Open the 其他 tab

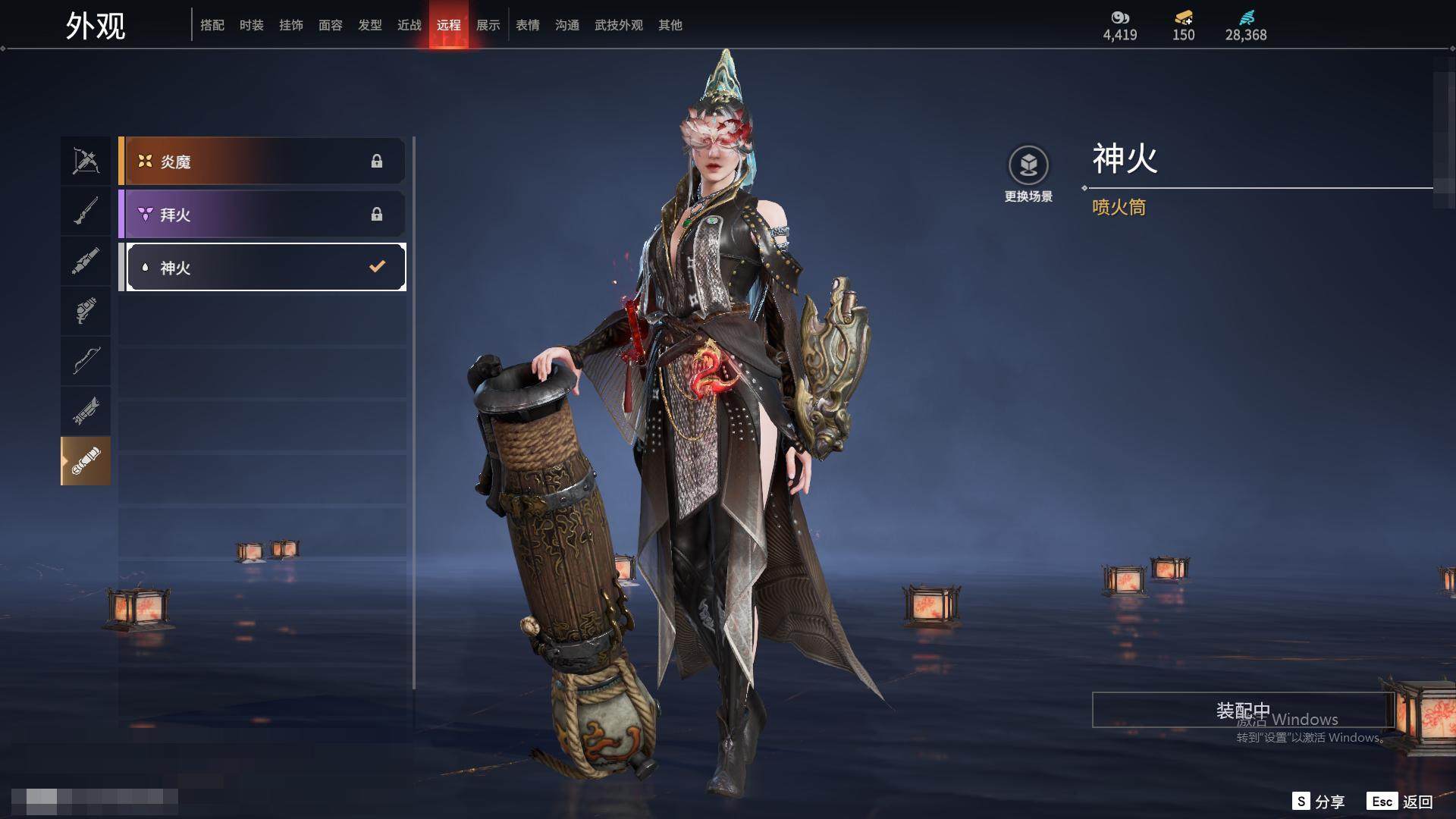[670, 25]
